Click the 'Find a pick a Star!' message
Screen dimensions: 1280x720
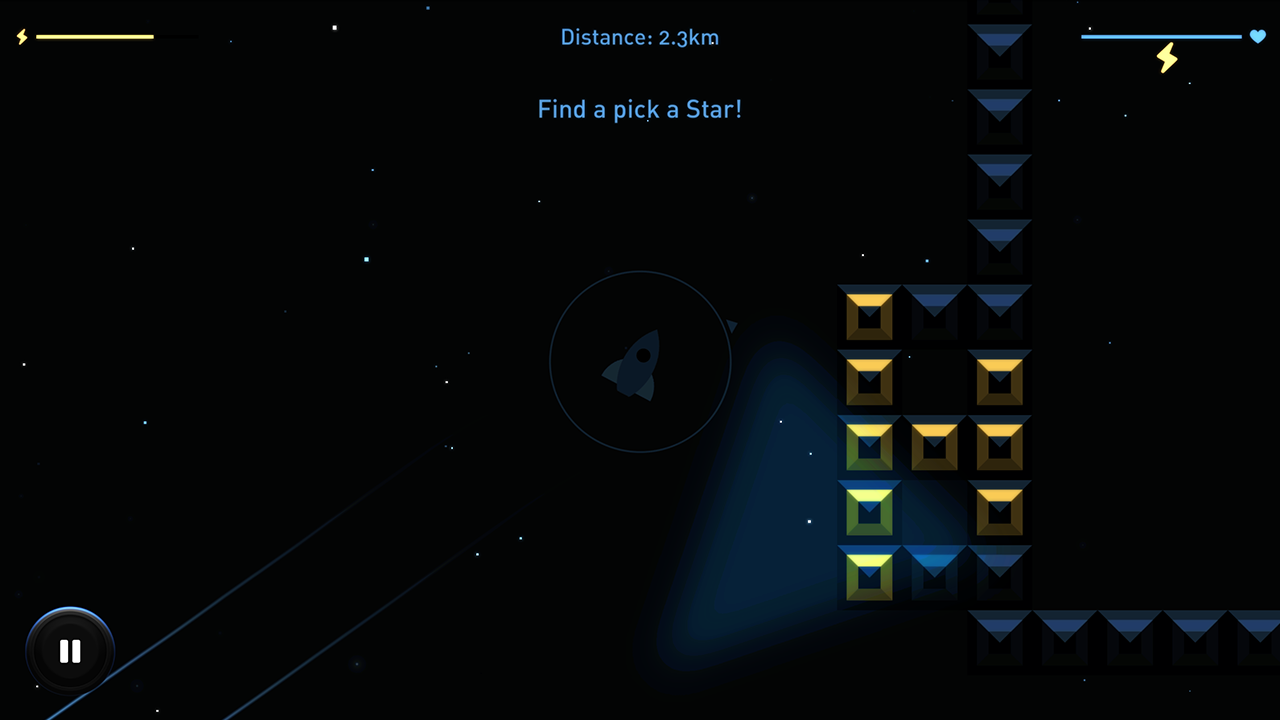pyautogui.click(x=640, y=109)
